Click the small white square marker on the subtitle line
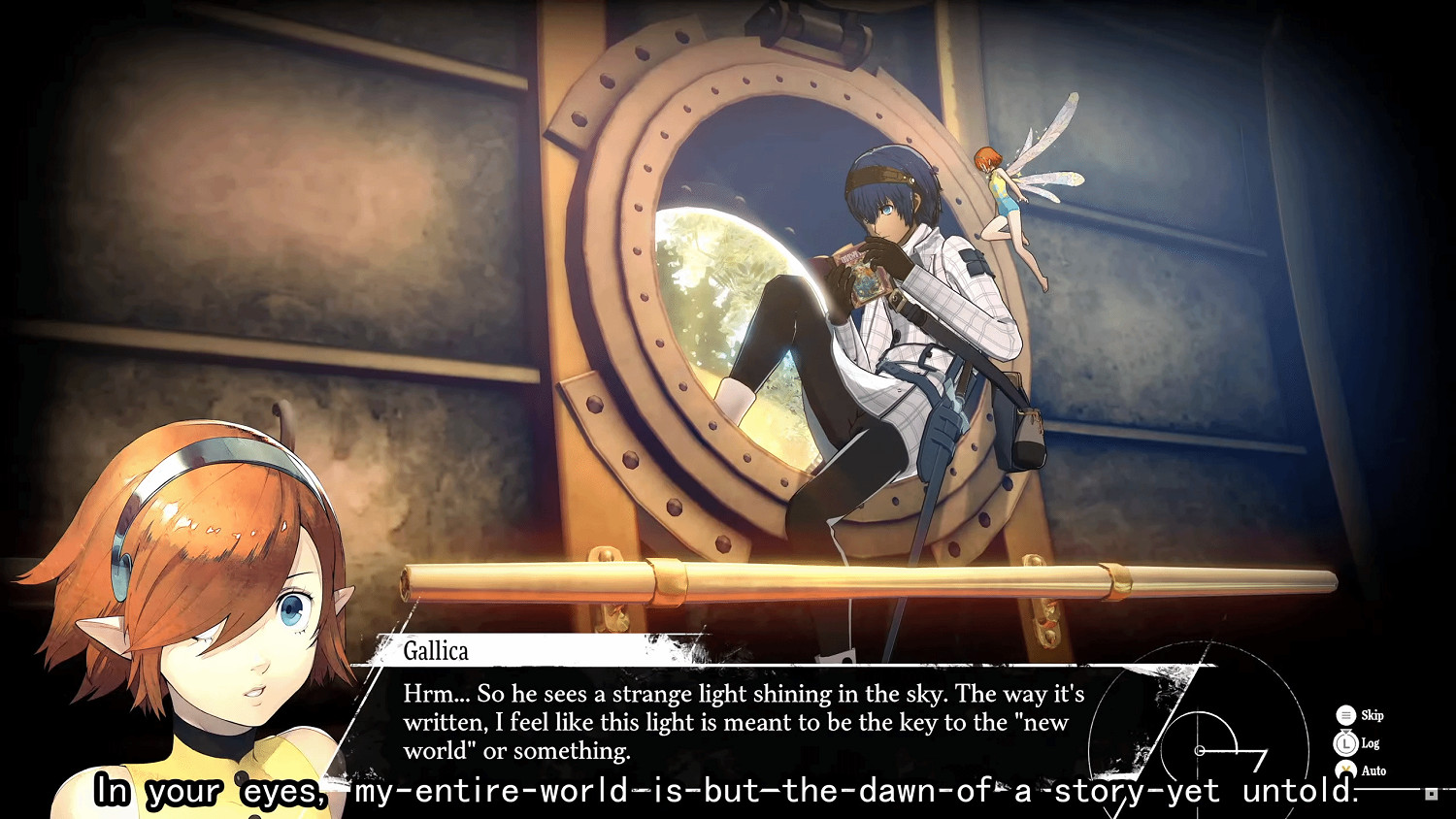This screenshot has height=819, width=1456. point(1430,794)
